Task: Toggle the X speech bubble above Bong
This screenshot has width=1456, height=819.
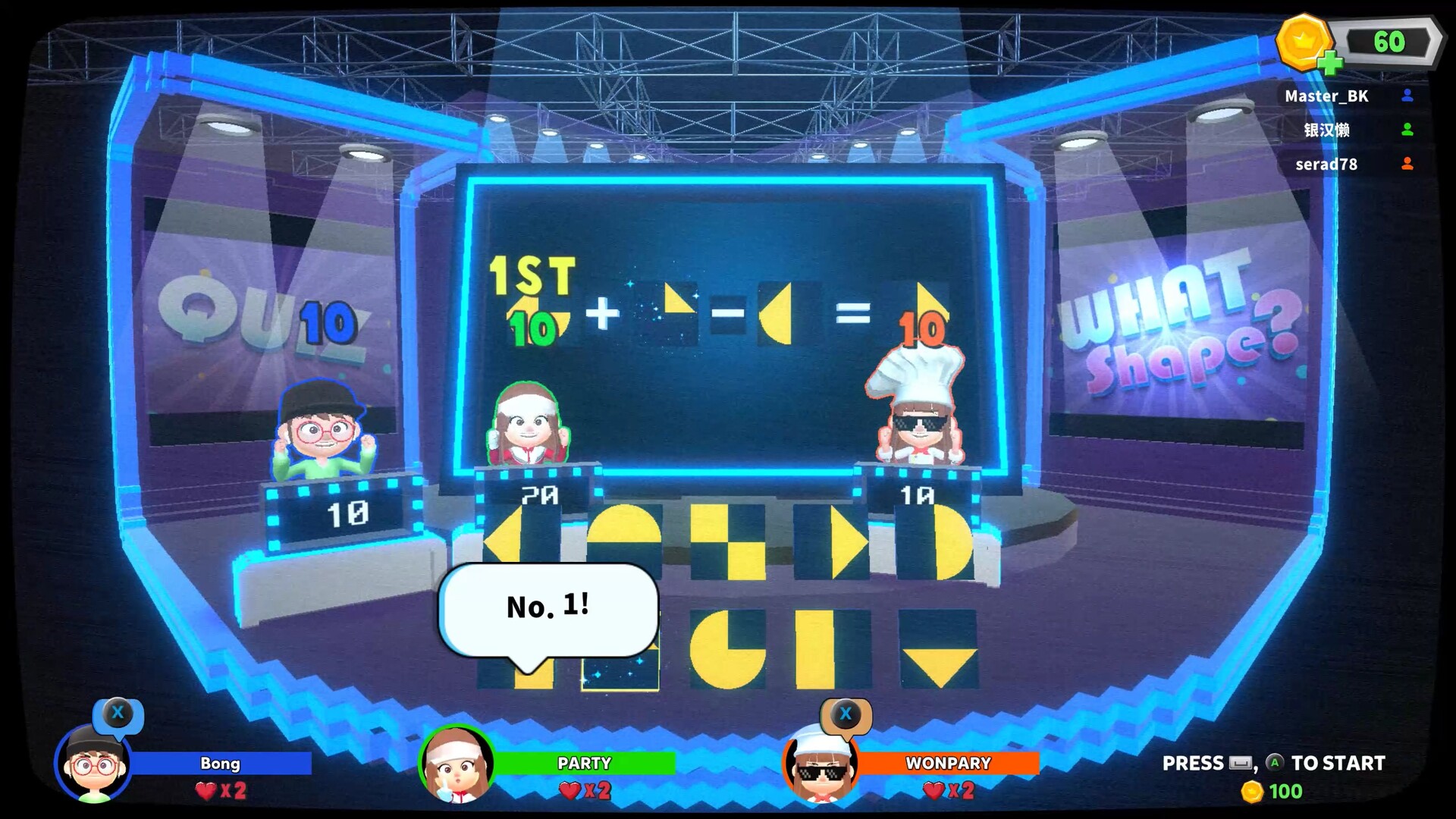Action: point(118,713)
